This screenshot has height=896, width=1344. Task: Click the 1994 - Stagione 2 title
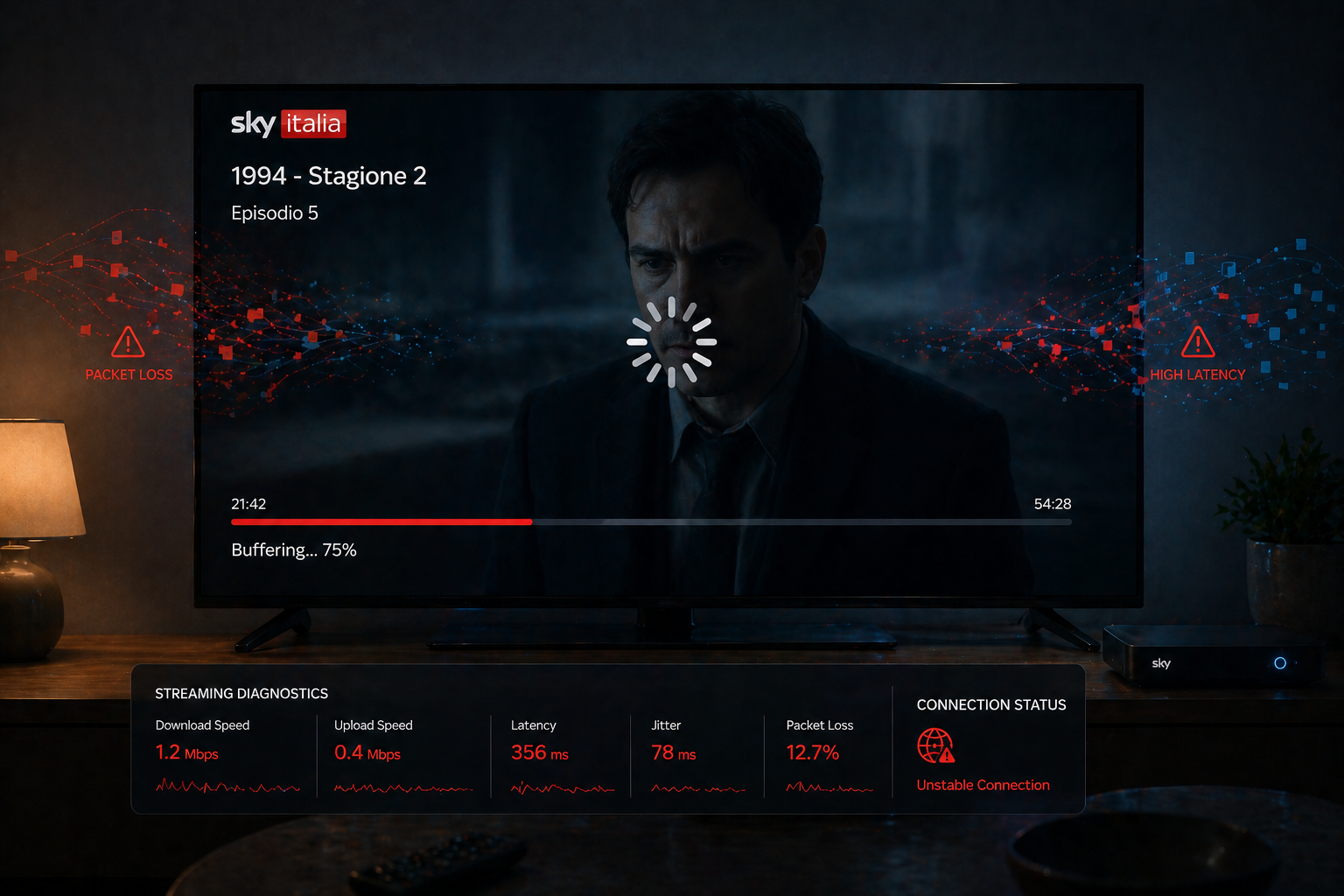(329, 175)
